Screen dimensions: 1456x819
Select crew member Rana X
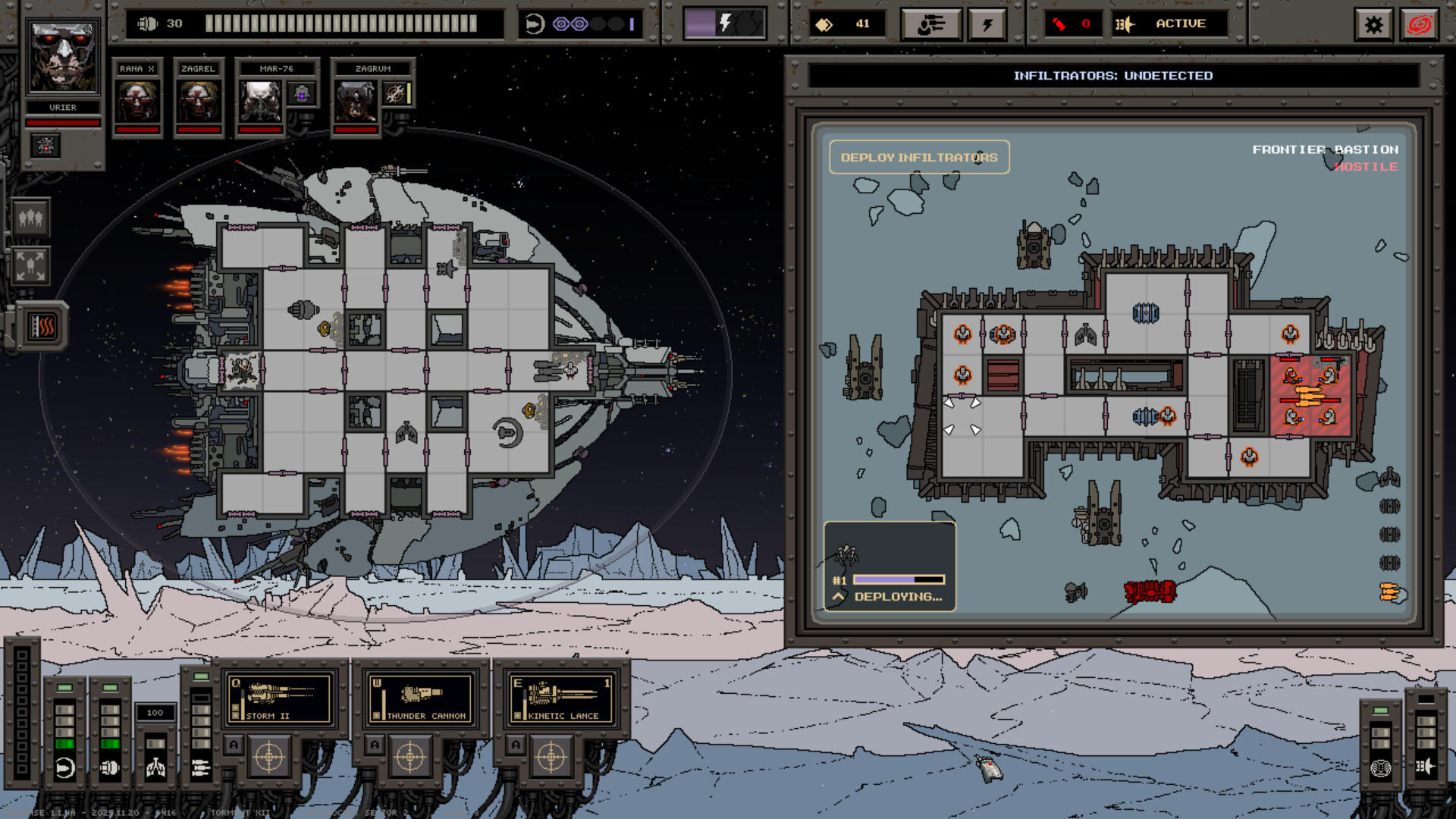[x=136, y=100]
